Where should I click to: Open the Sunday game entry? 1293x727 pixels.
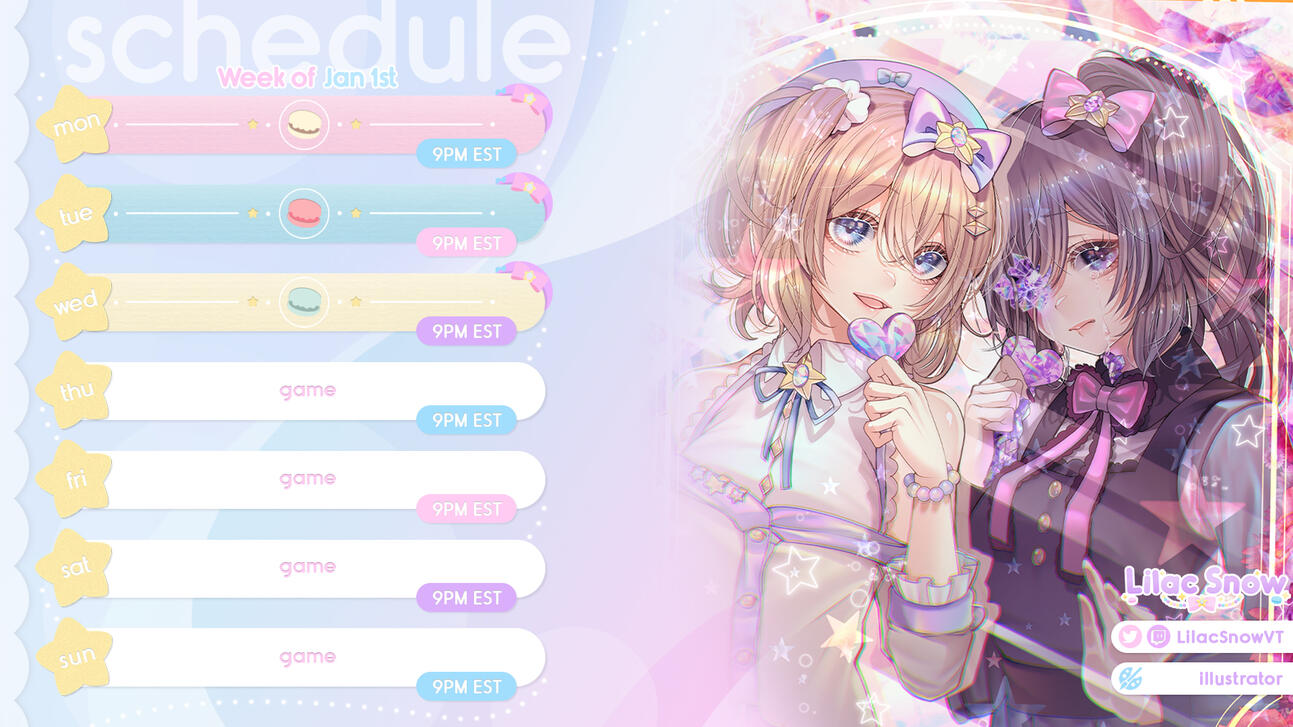point(307,656)
